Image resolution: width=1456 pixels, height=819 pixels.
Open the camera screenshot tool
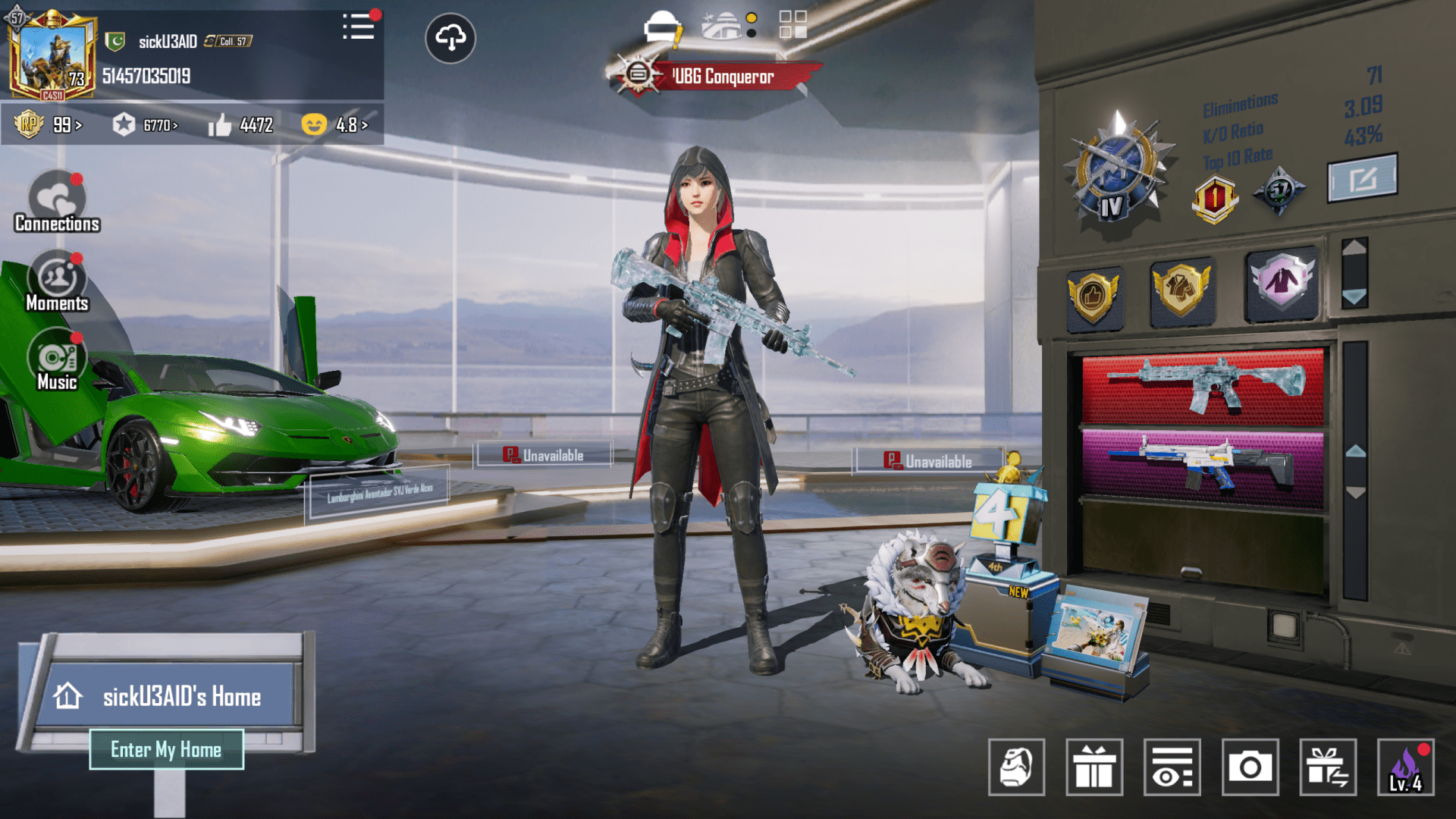(x=1250, y=767)
